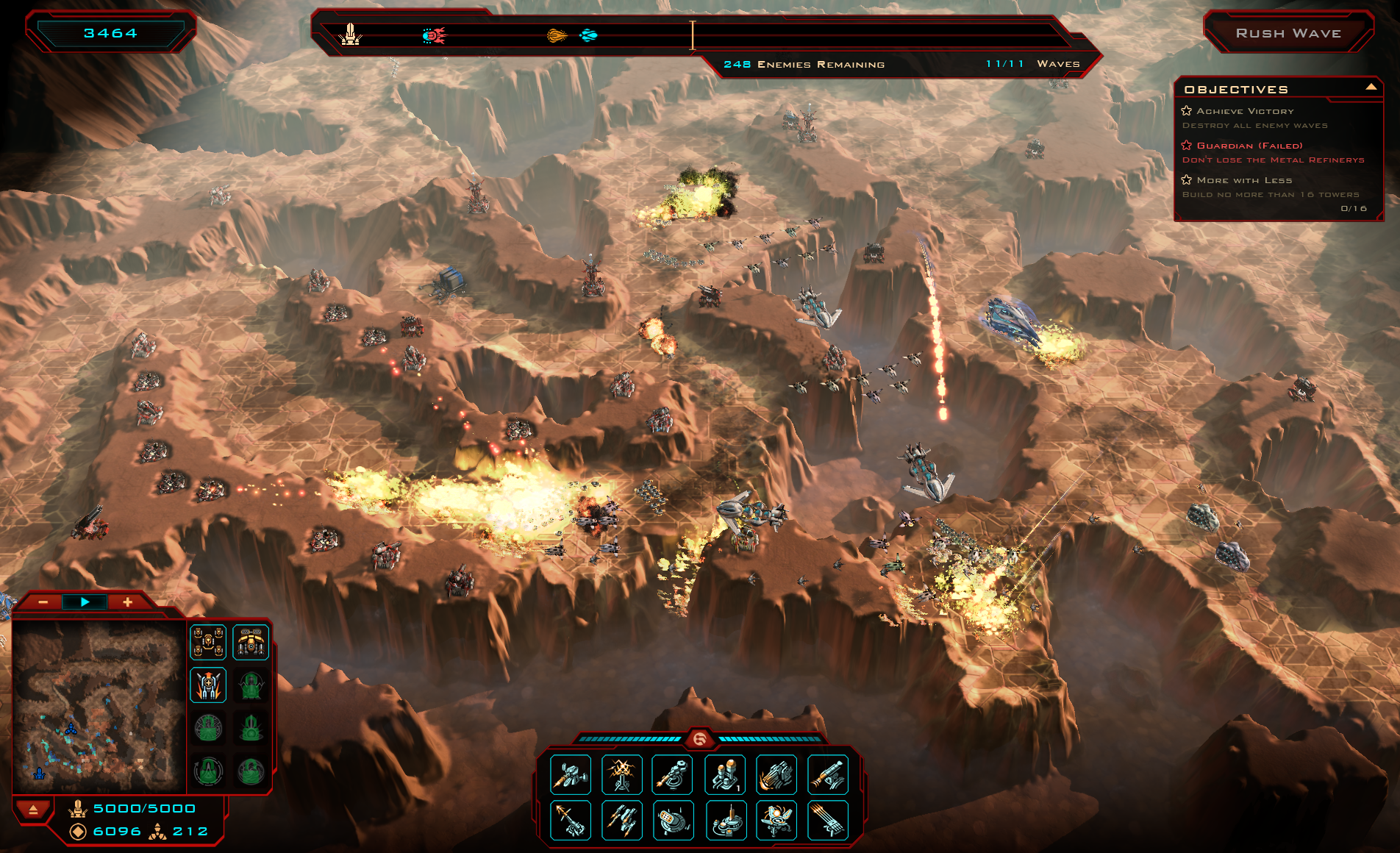
Task: Toggle the eject arrow button beside resources
Action: tap(33, 810)
